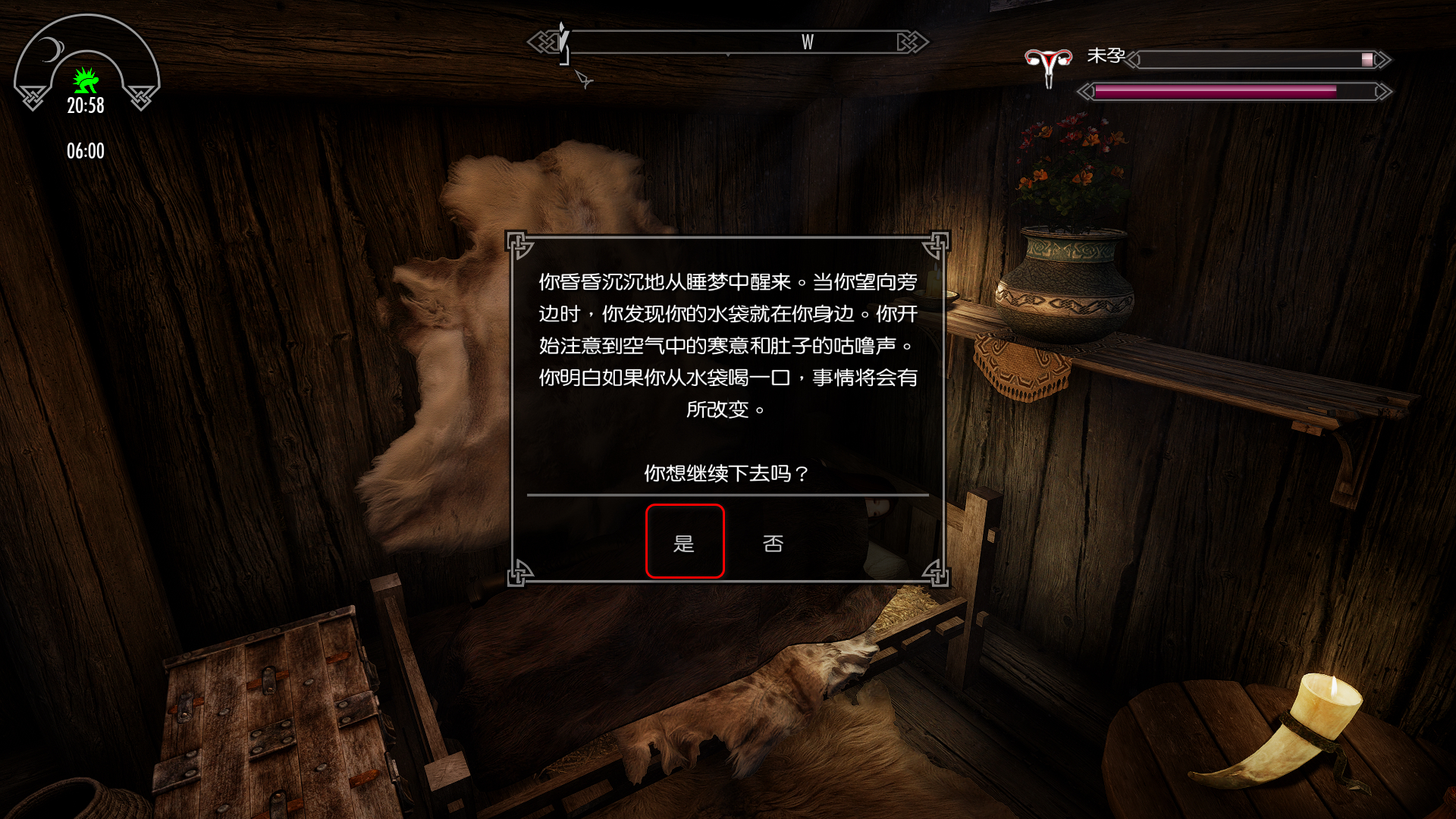1456x819 pixels.
Task: Select 否 to decline
Action: [x=773, y=543]
